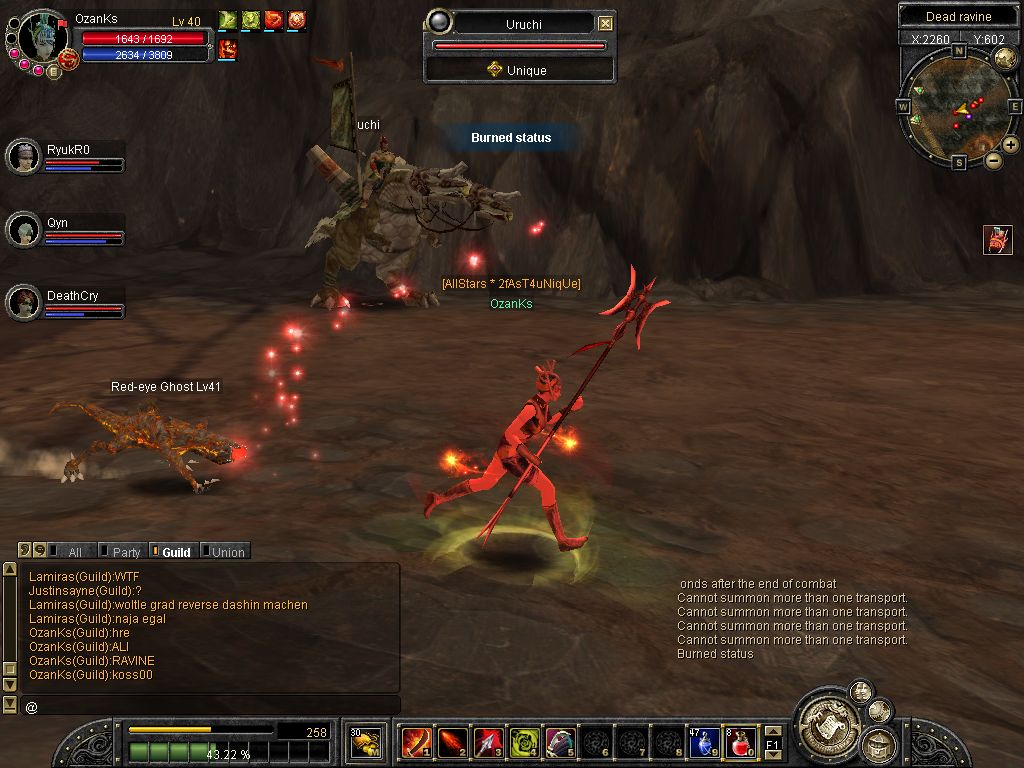The height and width of the screenshot is (768, 1024).
Task: Activate the spear thrust skill in slot 3
Action: tap(488, 742)
